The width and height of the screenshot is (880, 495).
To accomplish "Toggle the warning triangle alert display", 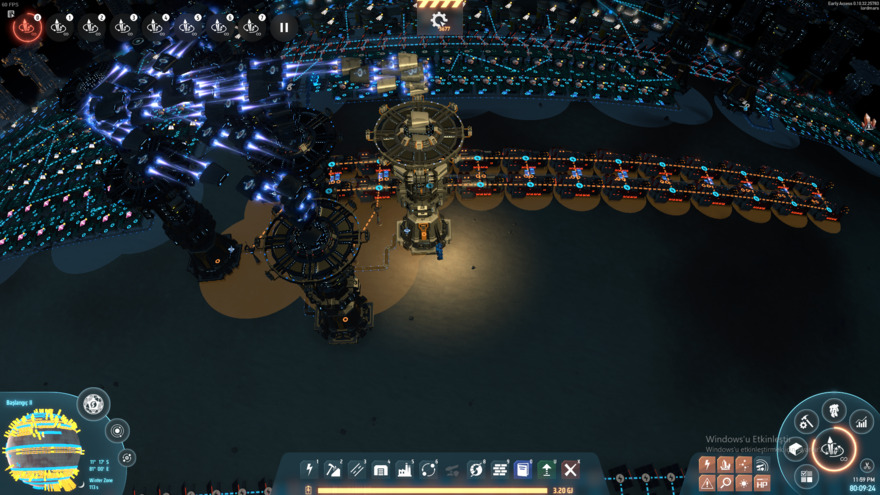I will (x=707, y=483).
